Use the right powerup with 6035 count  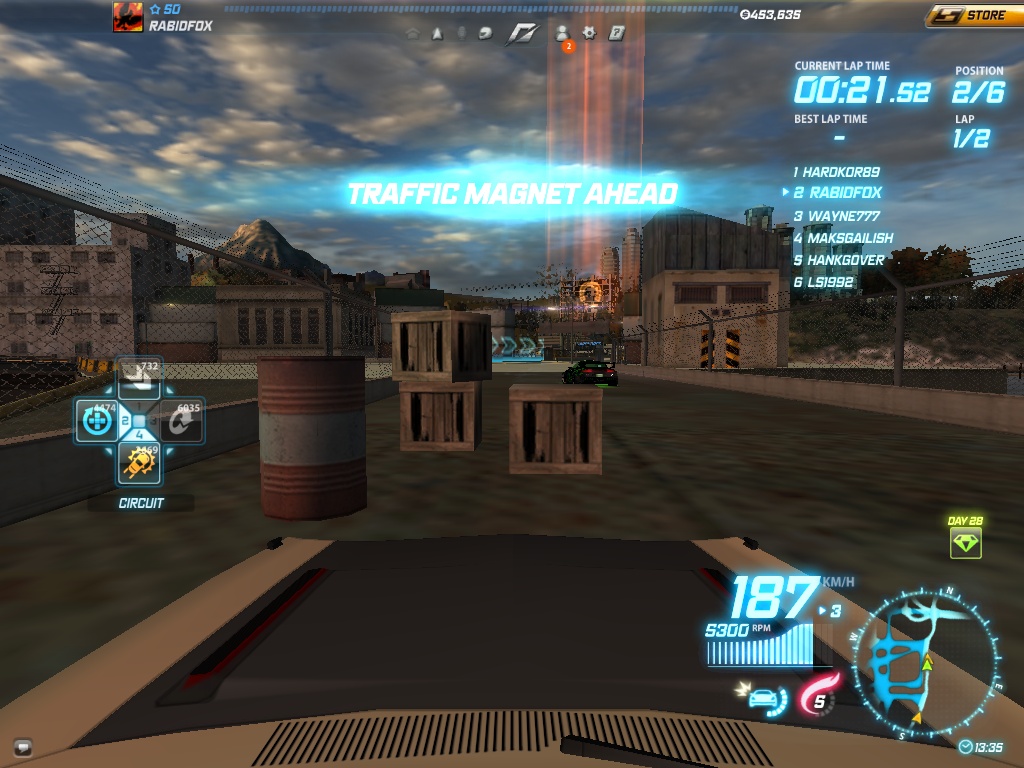pos(183,421)
